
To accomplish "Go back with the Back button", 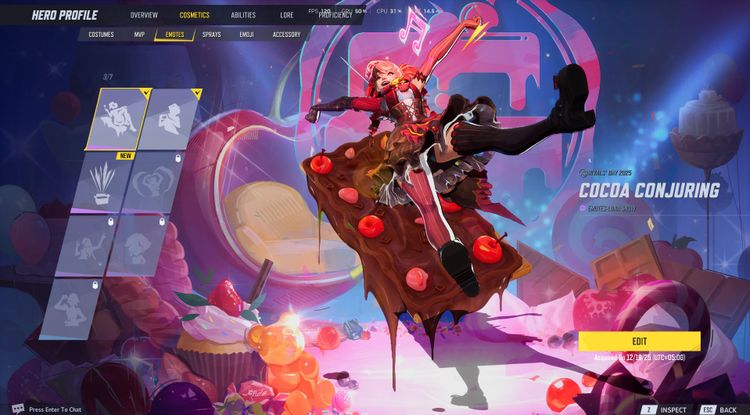I will pyautogui.click(x=721, y=409).
